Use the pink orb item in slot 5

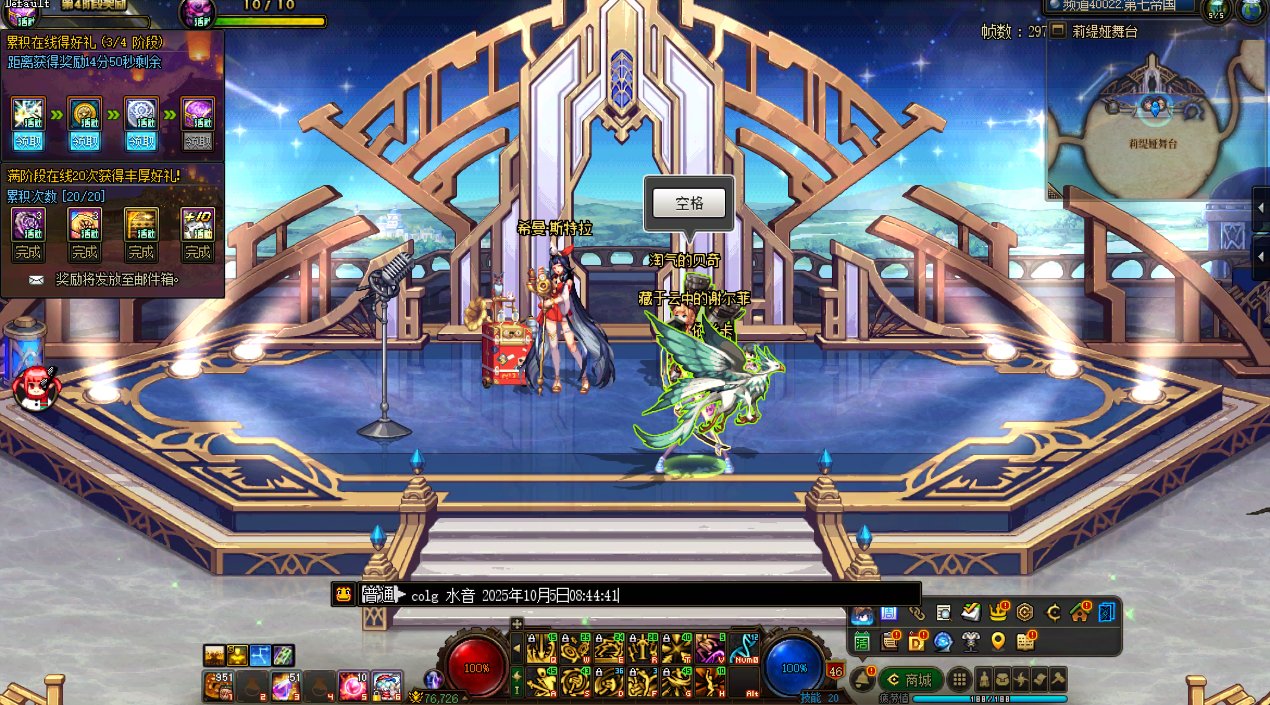click(x=352, y=685)
